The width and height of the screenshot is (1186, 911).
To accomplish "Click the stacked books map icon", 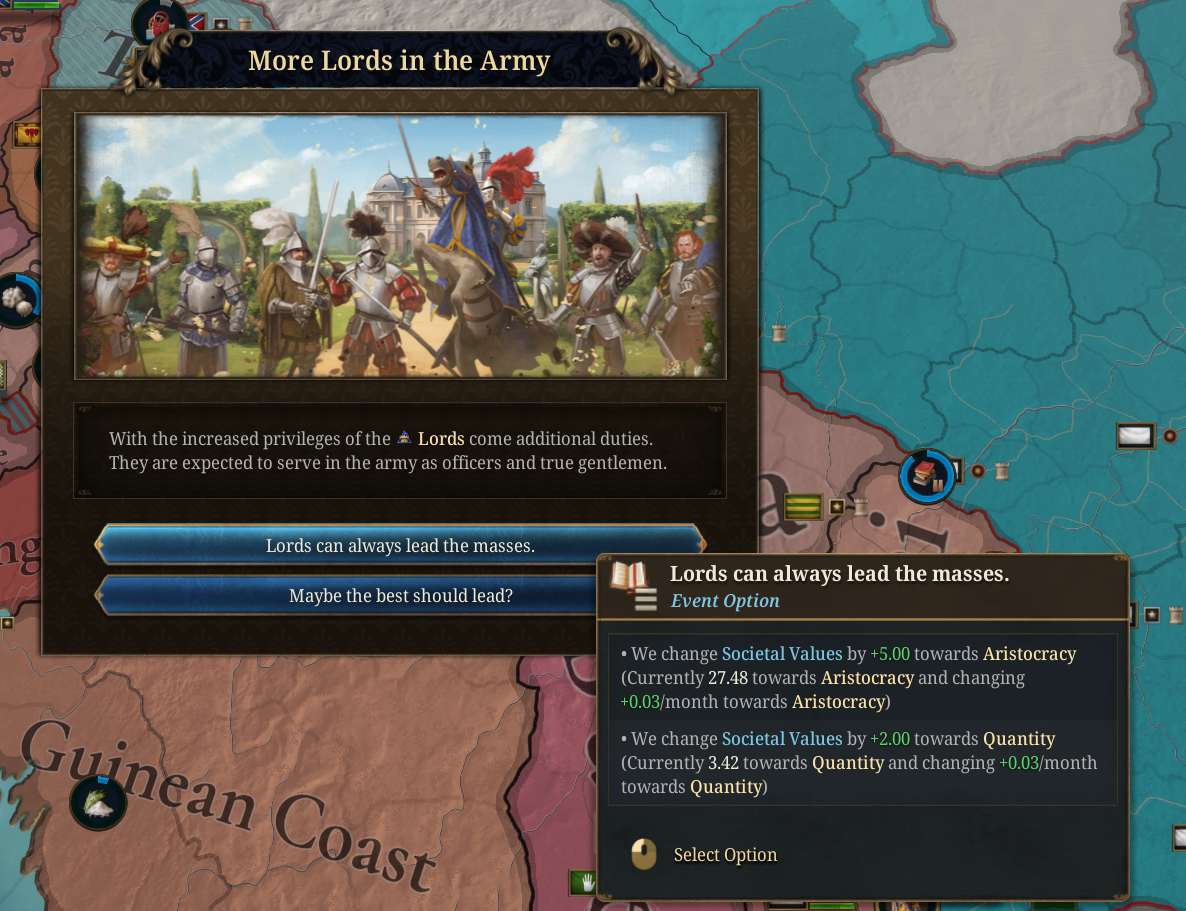I will (926, 476).
